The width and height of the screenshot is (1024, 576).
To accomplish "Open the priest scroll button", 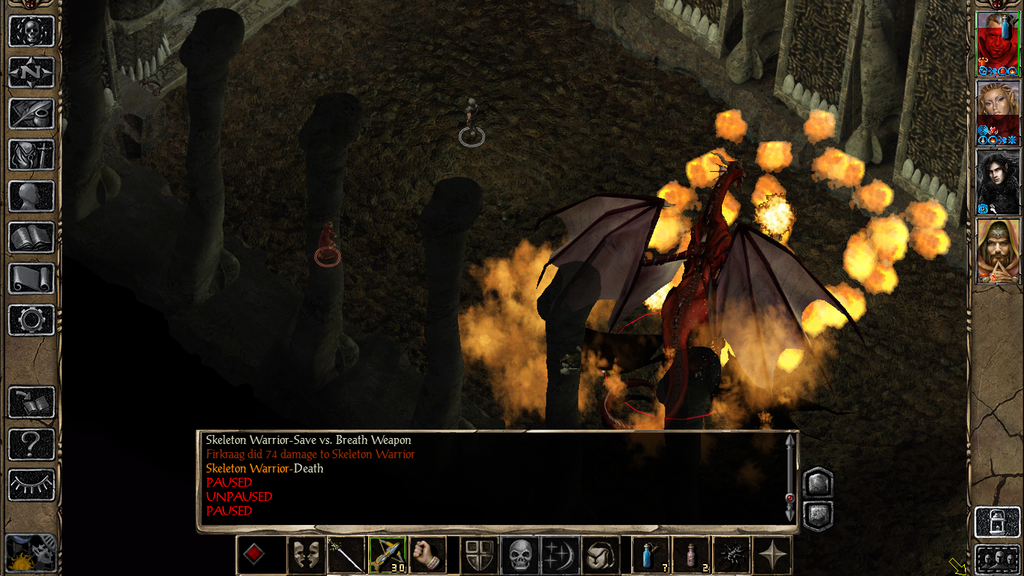I will pyautogui.click(x=31, y=278).
